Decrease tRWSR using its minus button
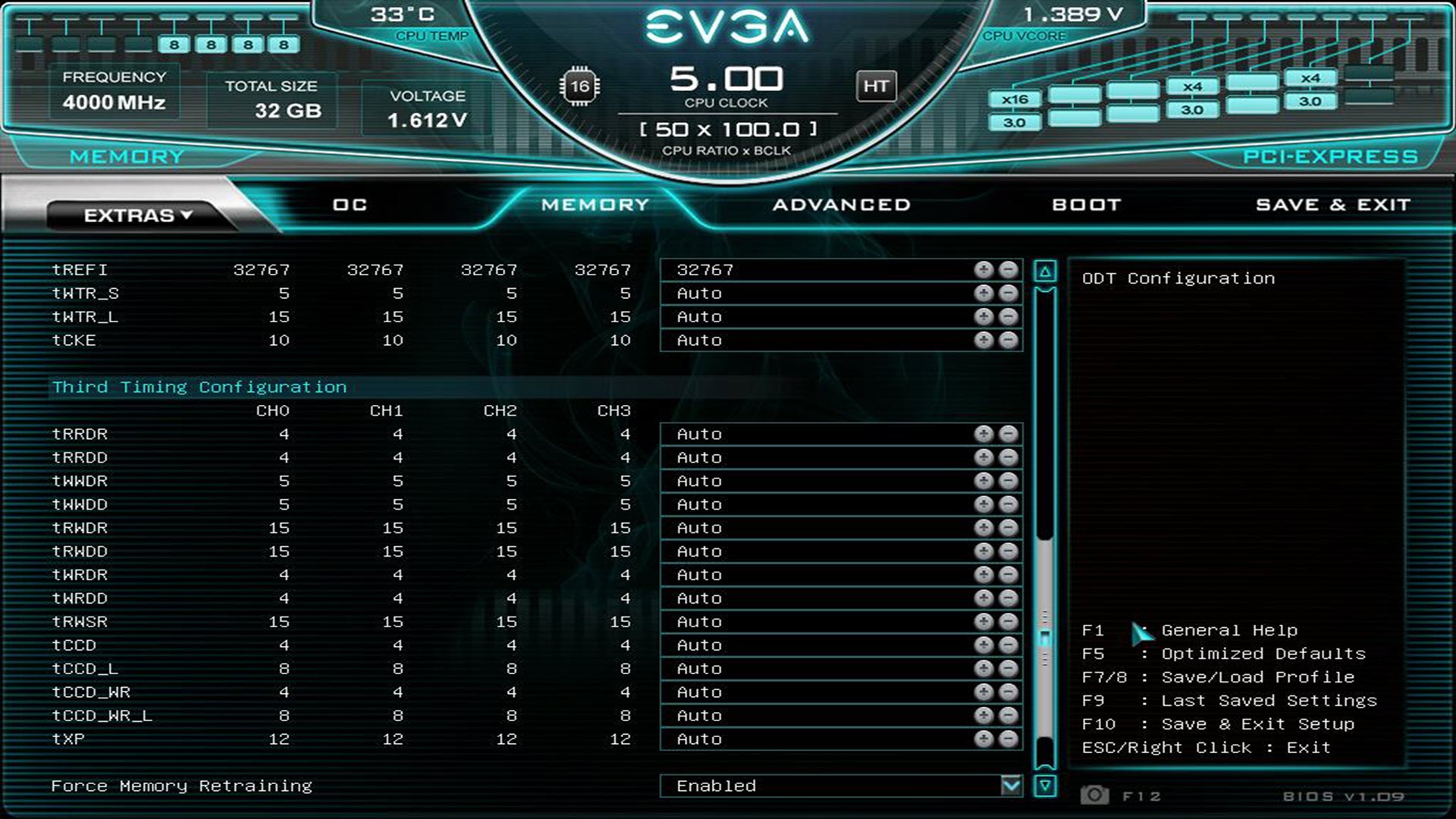This screenshot has height=819, width=1456. pyautogui.click(x=1008, y=622)
